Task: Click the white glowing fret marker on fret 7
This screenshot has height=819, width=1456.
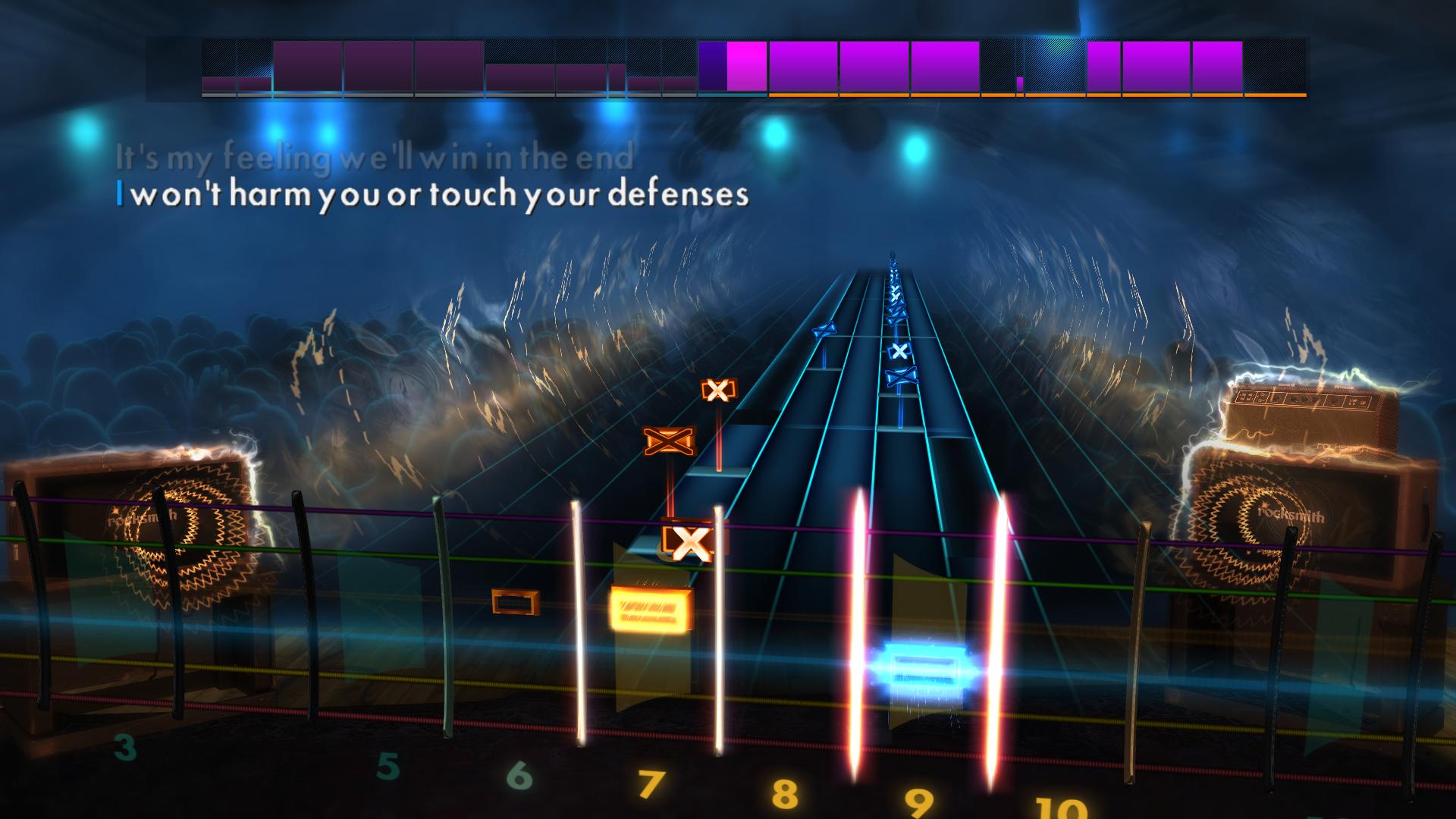Action: tap(578, 614)
